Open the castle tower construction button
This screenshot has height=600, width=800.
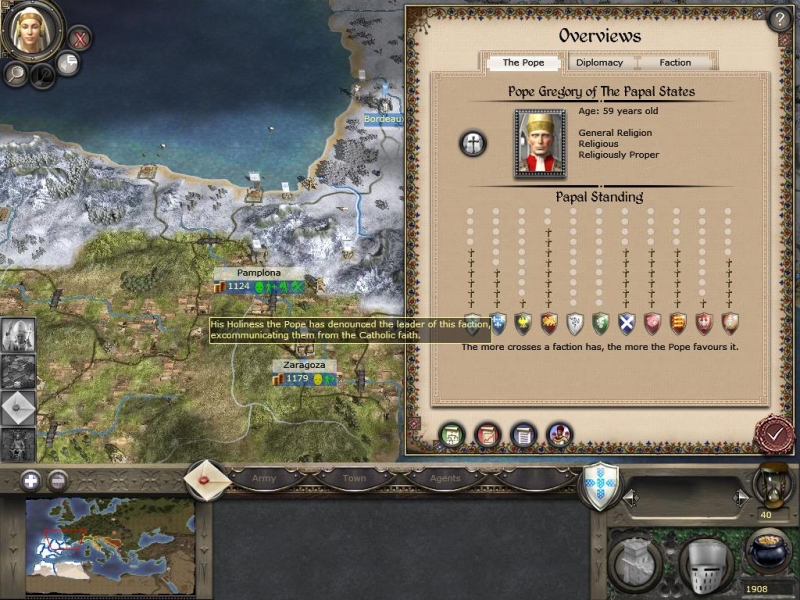637,564
